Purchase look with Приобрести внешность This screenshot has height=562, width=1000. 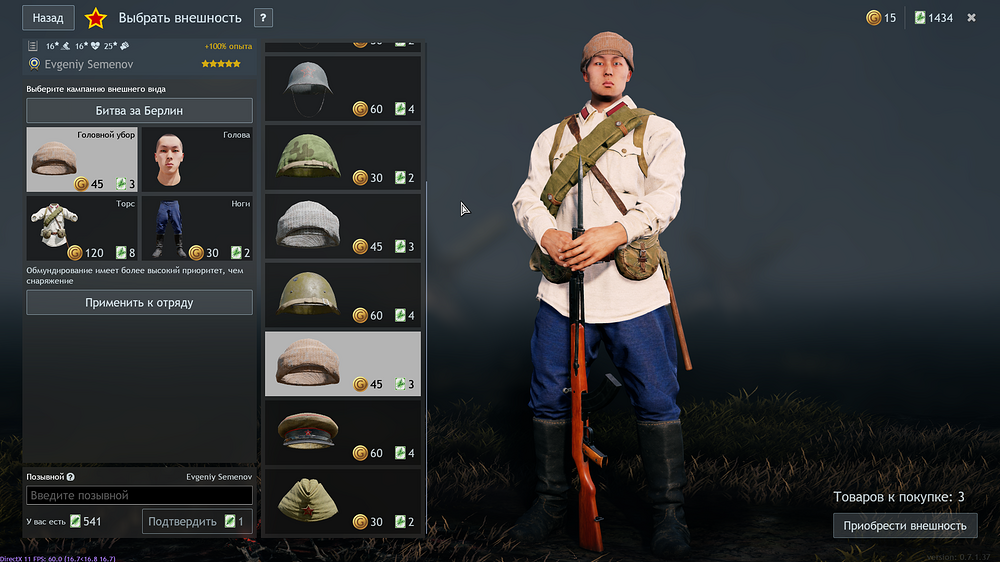905,525
